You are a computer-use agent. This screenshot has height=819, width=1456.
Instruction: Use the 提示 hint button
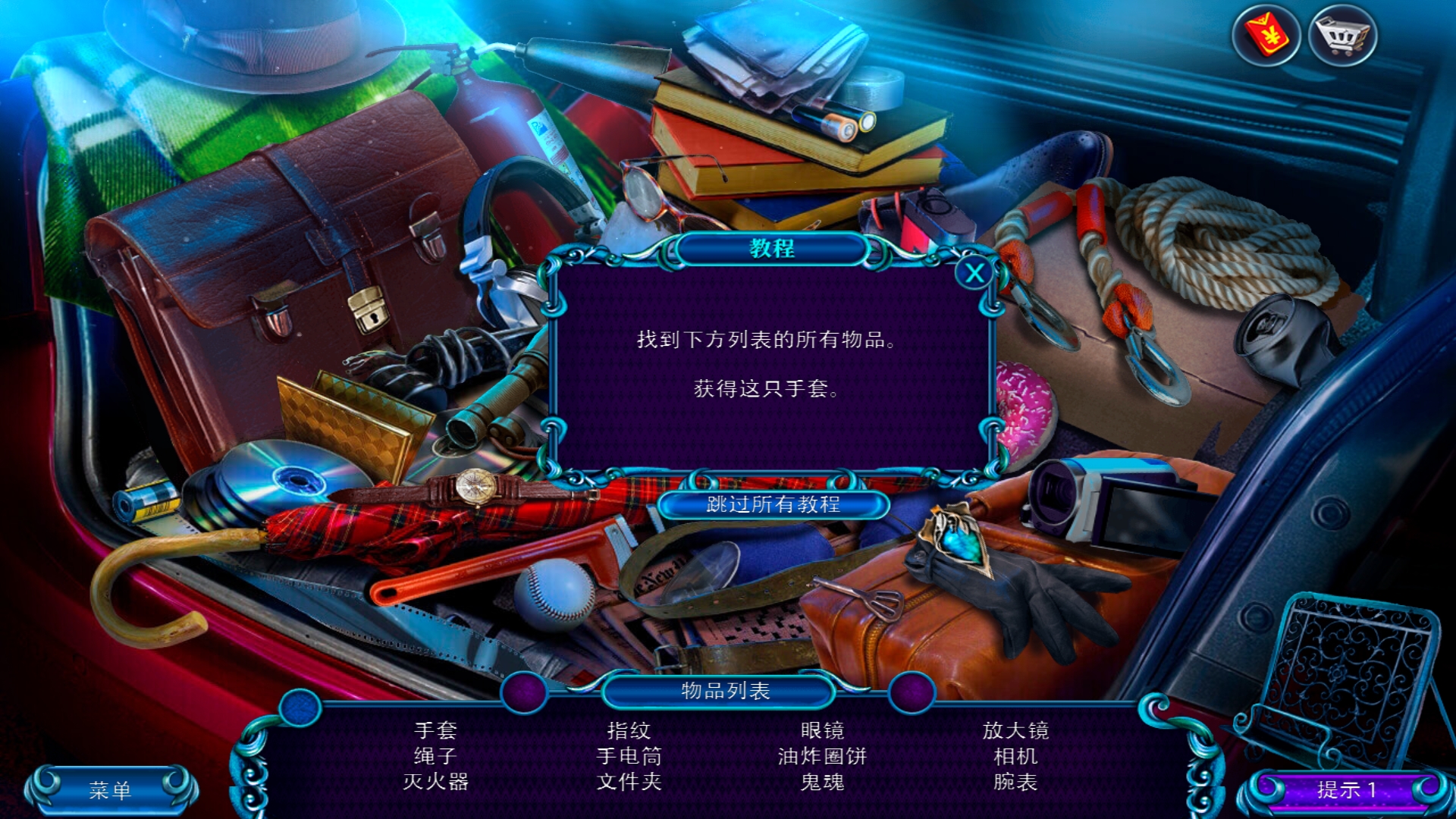(1346, 790)
